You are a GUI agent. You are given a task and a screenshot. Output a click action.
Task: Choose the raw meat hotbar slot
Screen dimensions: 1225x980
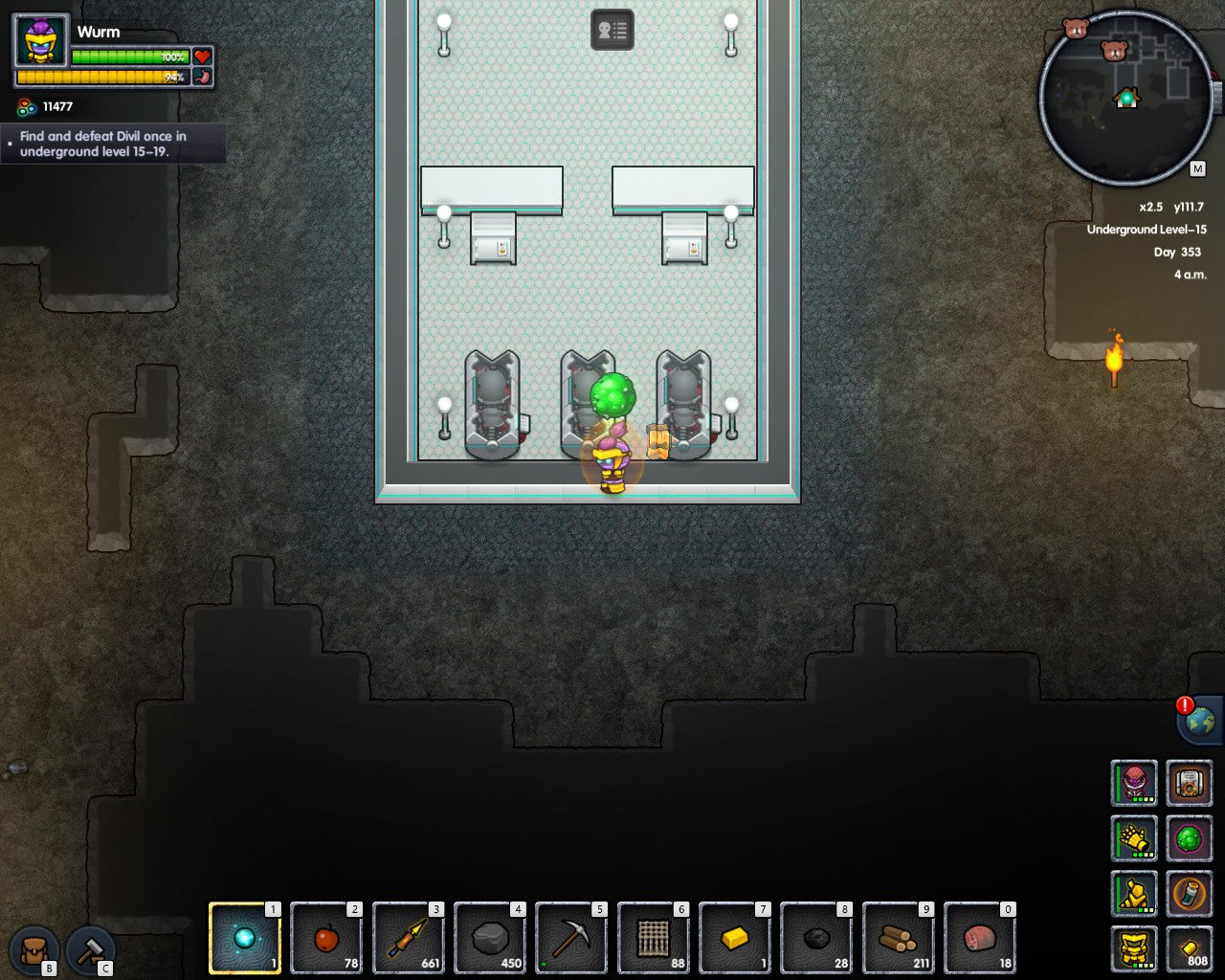click(980, 939)
